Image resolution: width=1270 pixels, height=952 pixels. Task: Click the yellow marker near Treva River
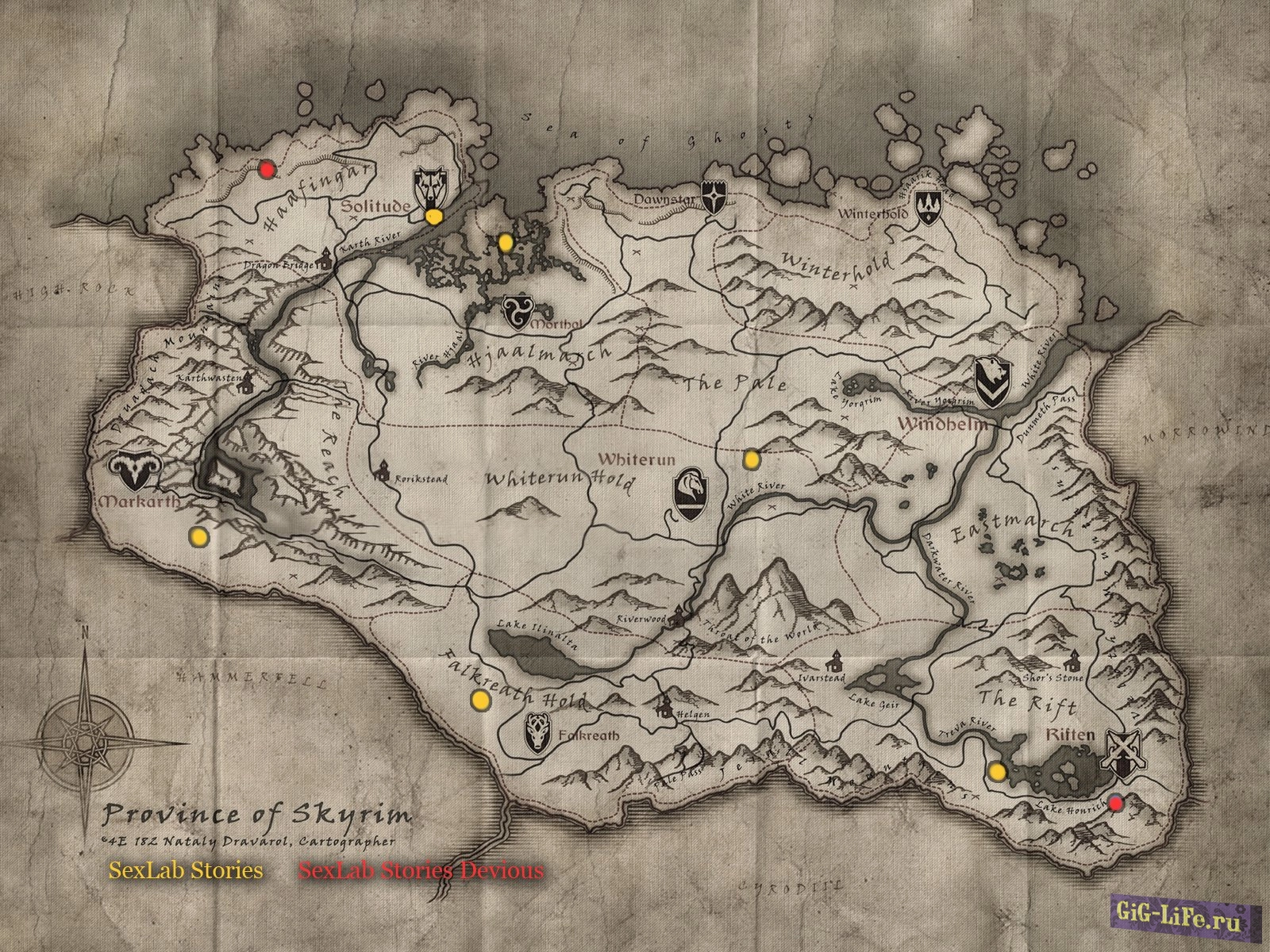point(998,771)
